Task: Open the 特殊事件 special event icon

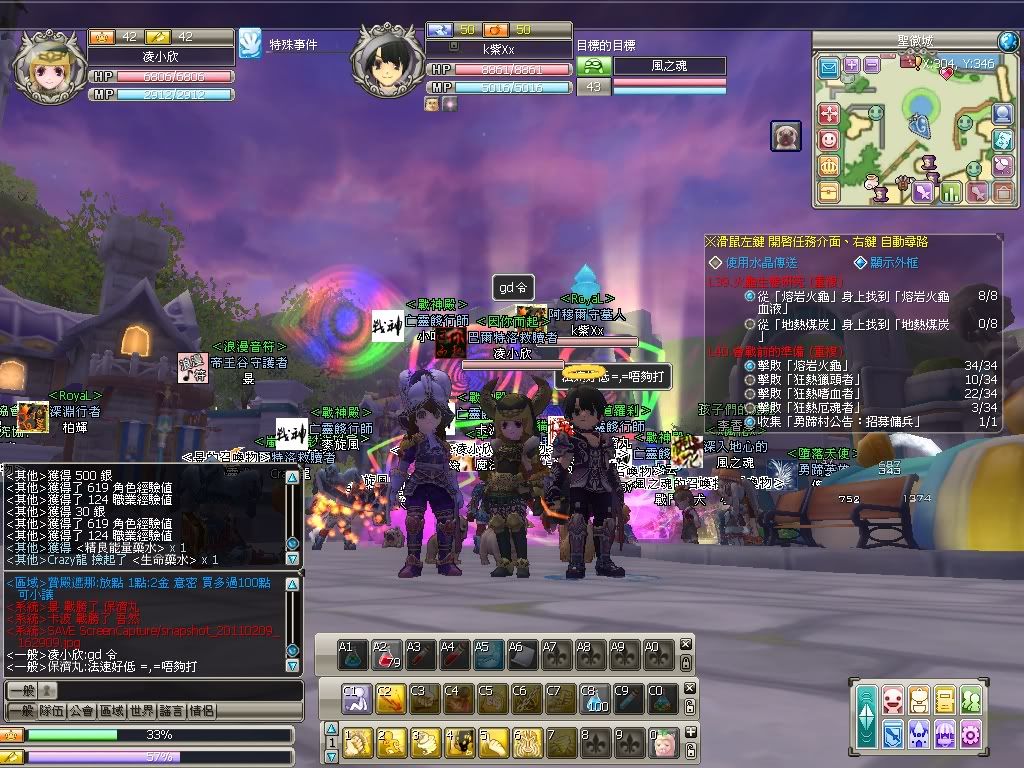Action: (x=250, y=44)
